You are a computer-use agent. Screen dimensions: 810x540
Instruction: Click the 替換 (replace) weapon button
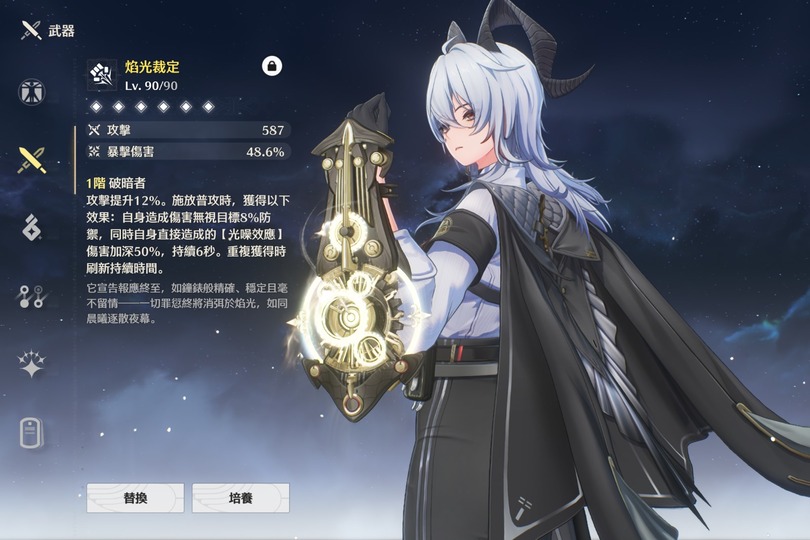click(x=135, y=497)
